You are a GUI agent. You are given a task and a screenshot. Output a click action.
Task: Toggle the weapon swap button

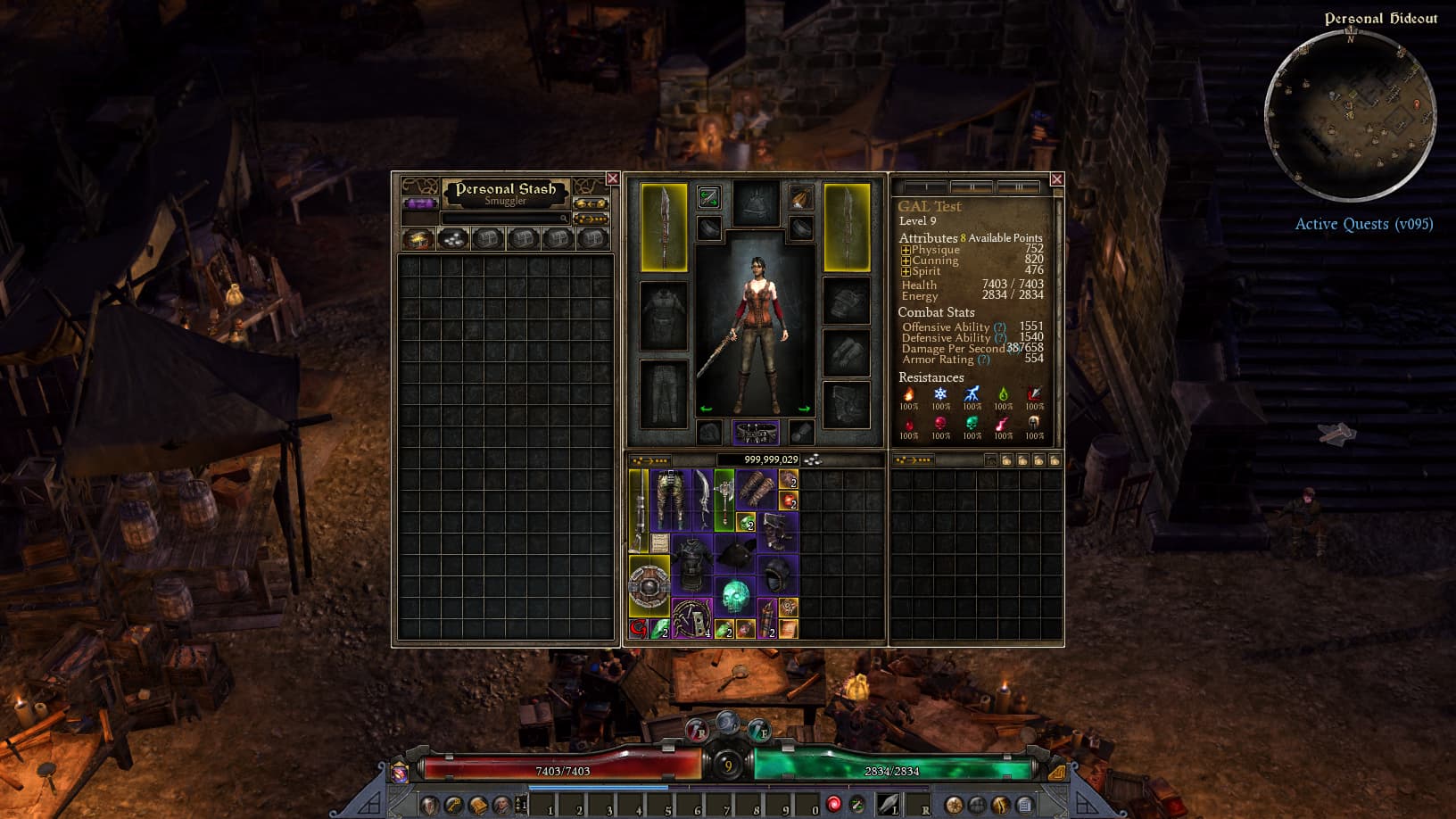(708, 196)
